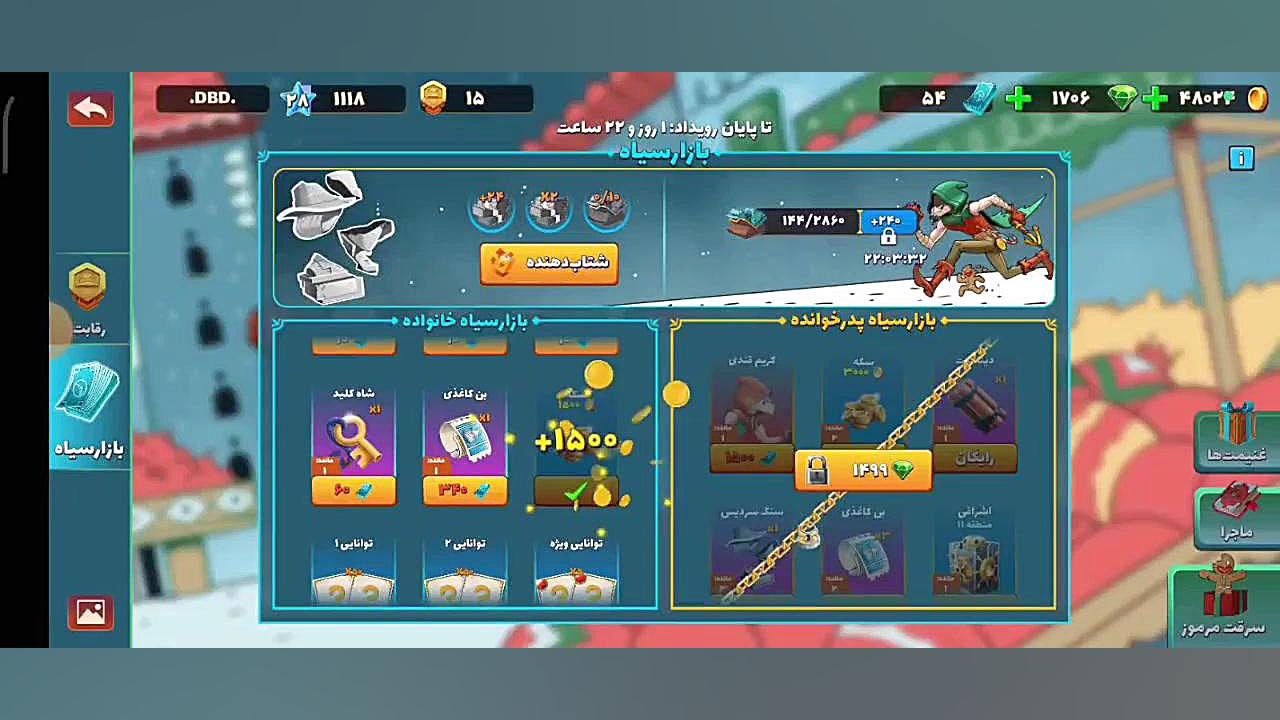Claim the رایگان free dynamite offer
The image size is (1280, 720).
click(975, 457)
